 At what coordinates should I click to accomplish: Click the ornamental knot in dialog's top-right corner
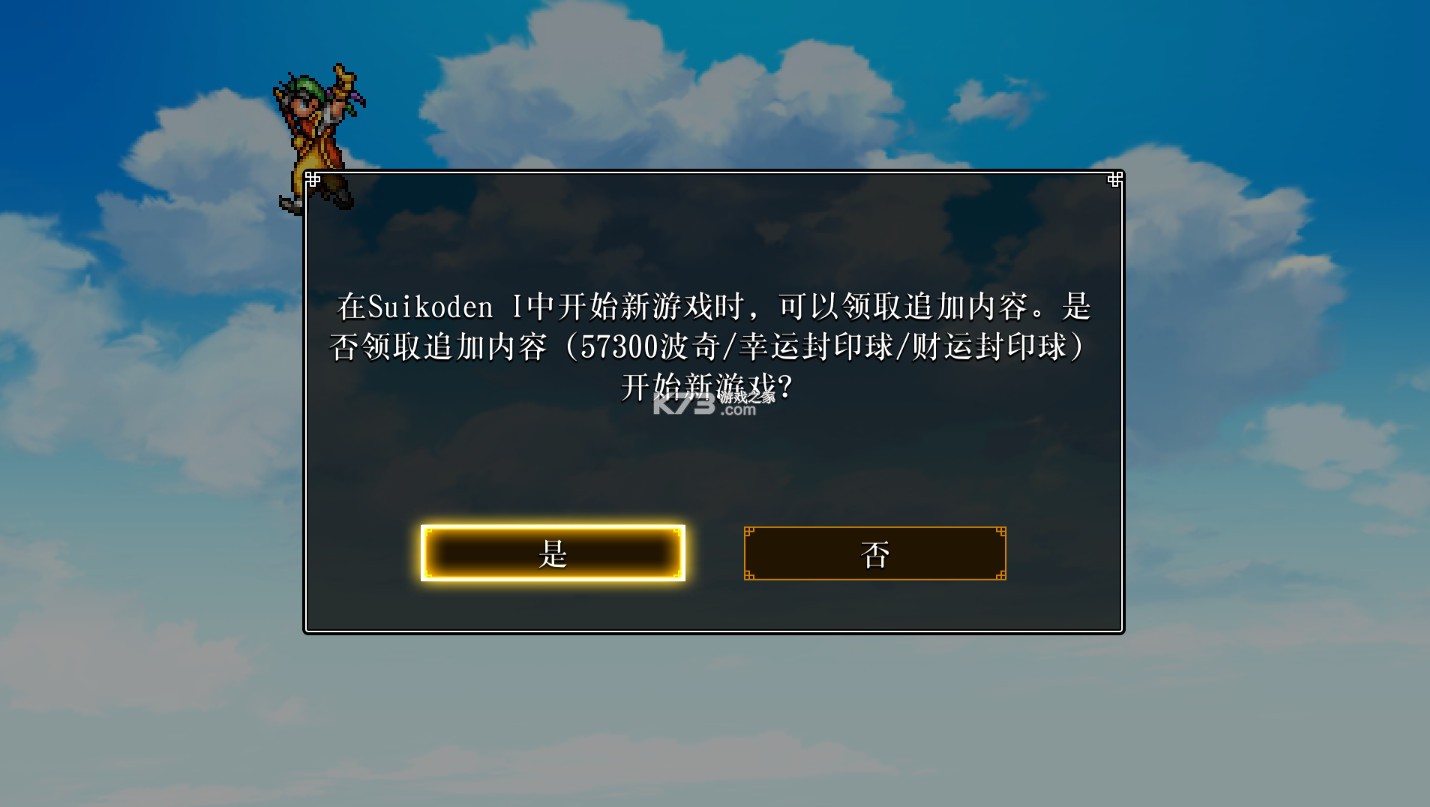pos(1113,180)
